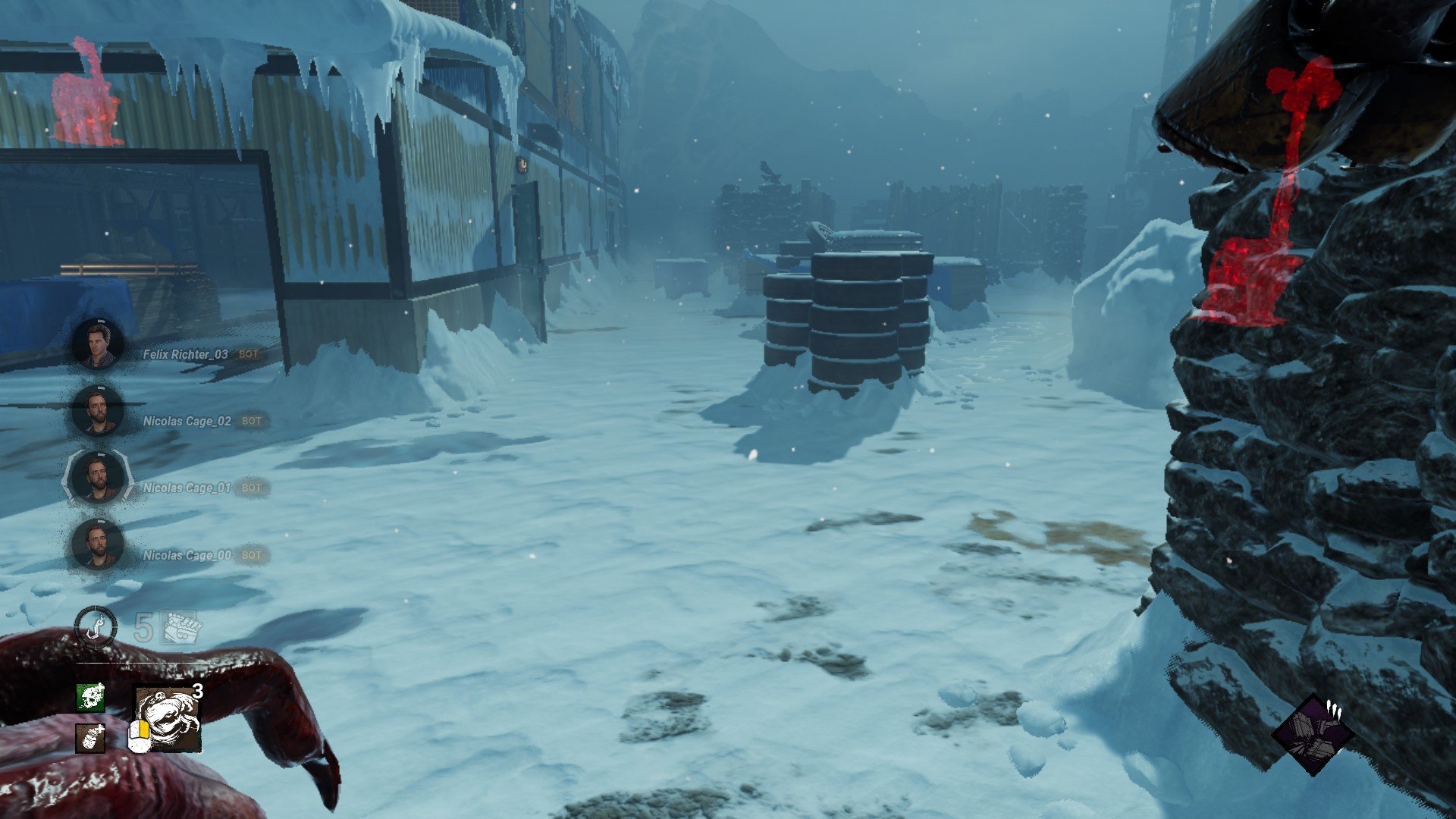Select the Felix Richter_03 name label

coord(182,353)
